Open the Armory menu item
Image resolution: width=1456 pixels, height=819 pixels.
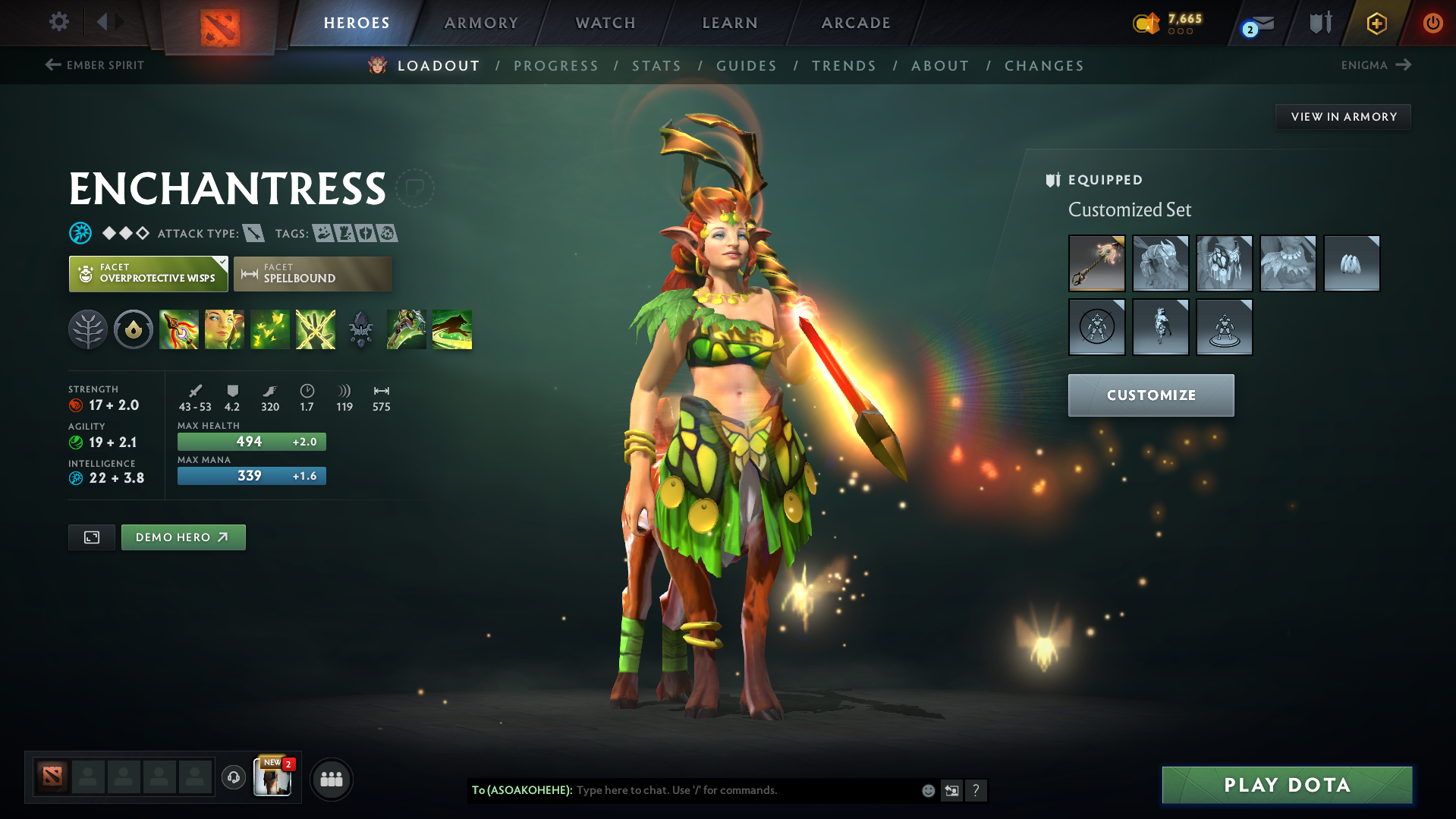481,23
